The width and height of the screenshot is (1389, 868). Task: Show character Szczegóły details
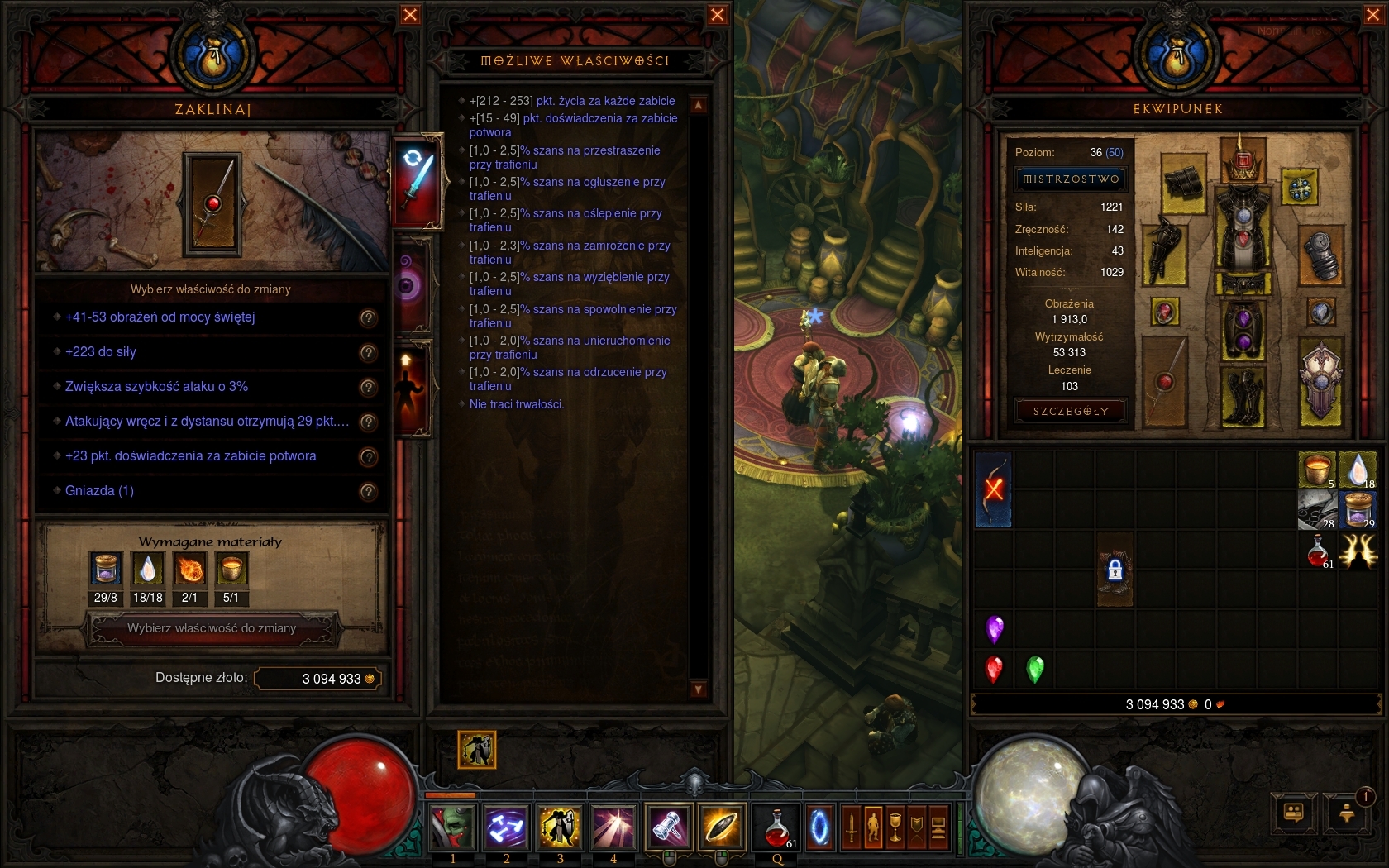point(1071,412)
